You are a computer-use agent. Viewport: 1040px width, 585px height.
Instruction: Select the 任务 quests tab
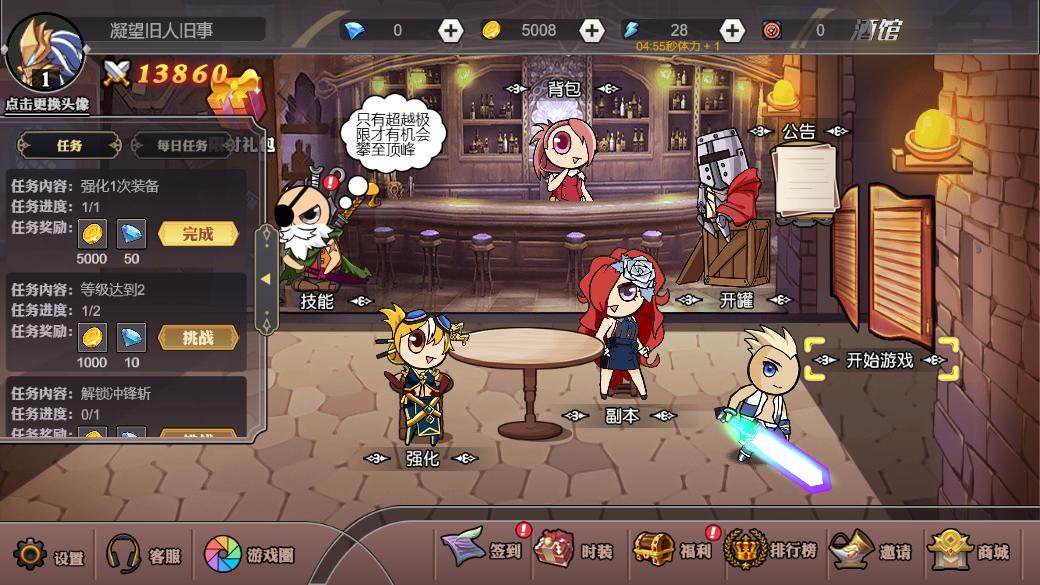pyautogui.click(x=69, y=145)
